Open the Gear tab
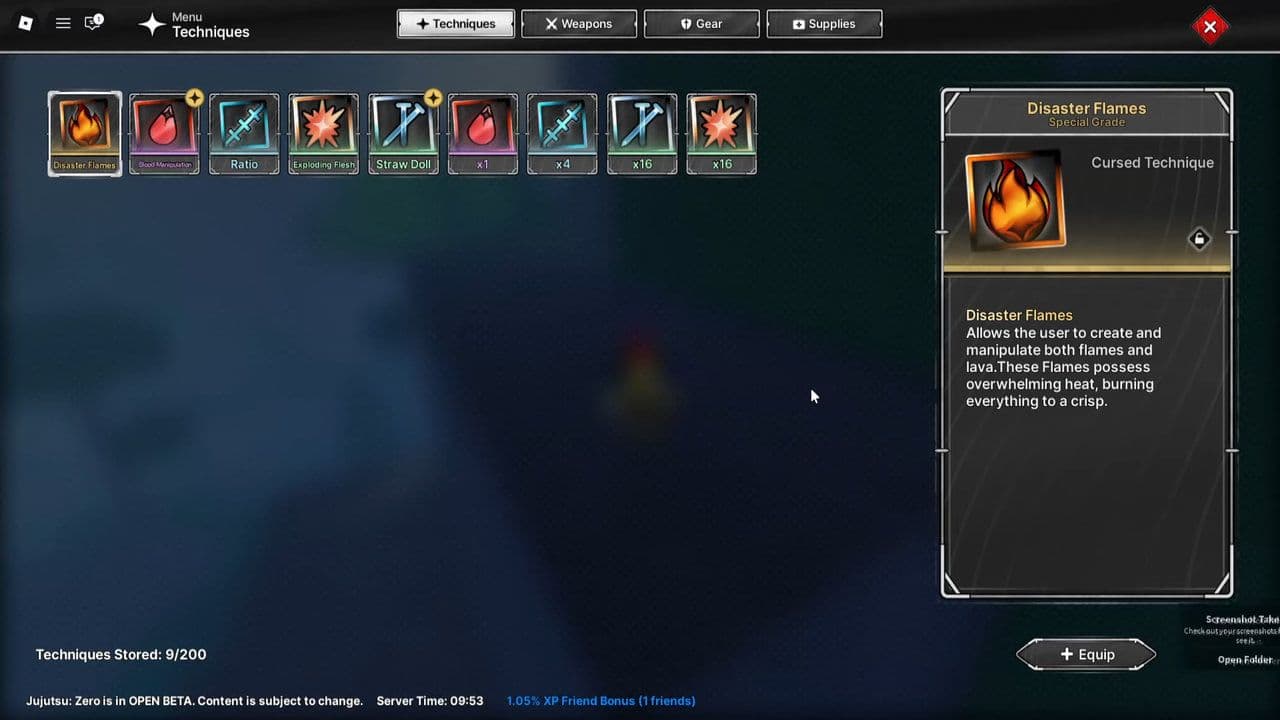Screen dimensions: 1280x720 tap(701, 24)
